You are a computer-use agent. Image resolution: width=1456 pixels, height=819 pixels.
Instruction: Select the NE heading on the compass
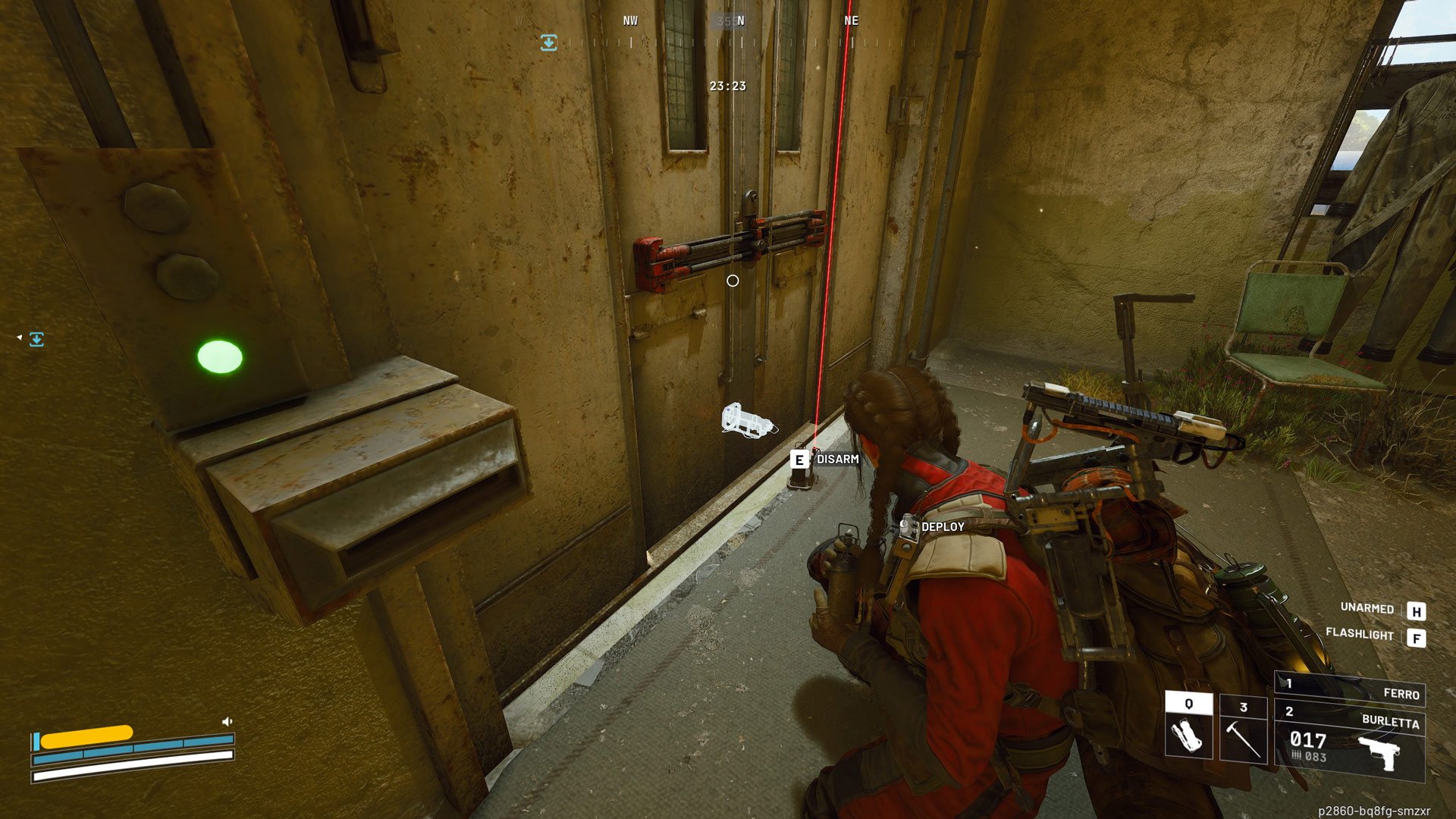pyautogui.click(x=850, y=21)
